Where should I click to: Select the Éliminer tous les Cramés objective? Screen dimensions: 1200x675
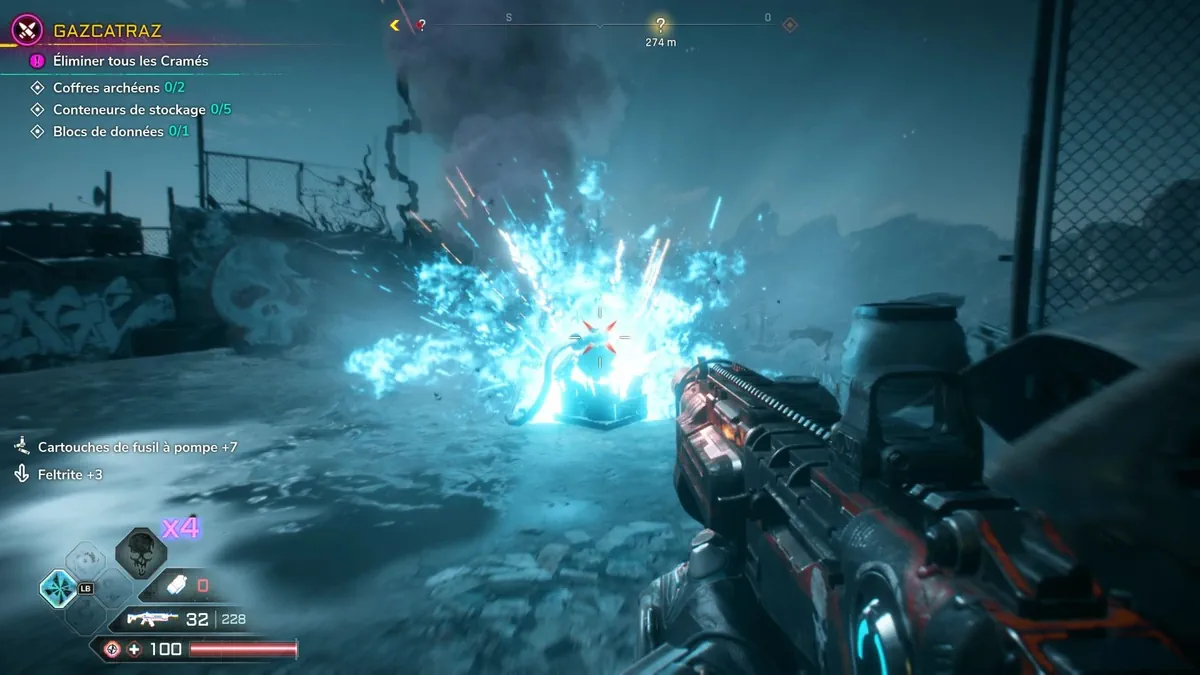[x=131, y=61]
